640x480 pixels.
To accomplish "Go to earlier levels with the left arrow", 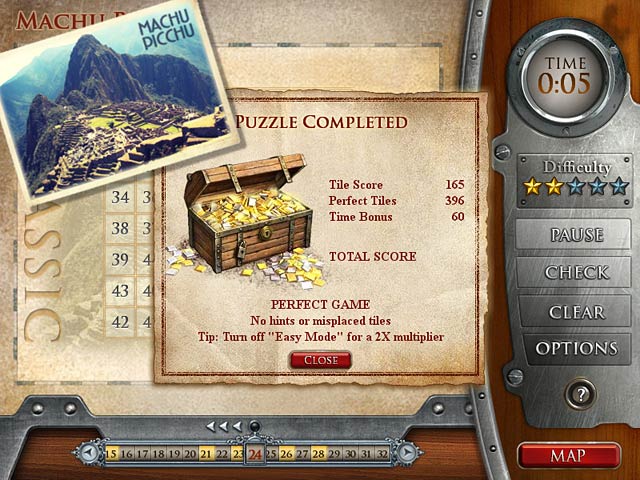I will [90, 454].
